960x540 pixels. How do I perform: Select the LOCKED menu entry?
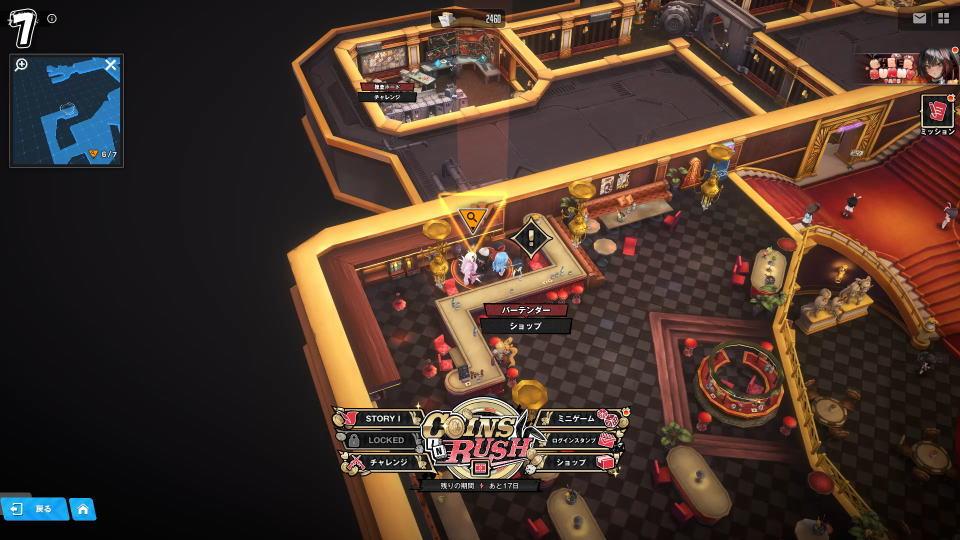pyautogui.click(x=383, y=440)
